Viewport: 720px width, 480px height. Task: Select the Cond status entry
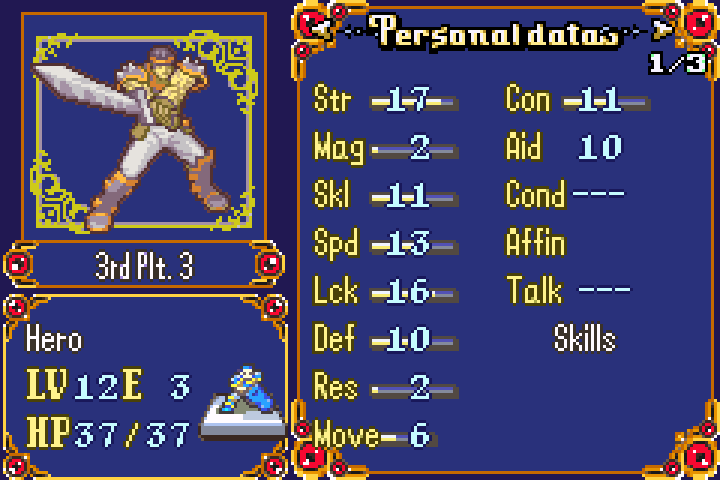(565, 193)
